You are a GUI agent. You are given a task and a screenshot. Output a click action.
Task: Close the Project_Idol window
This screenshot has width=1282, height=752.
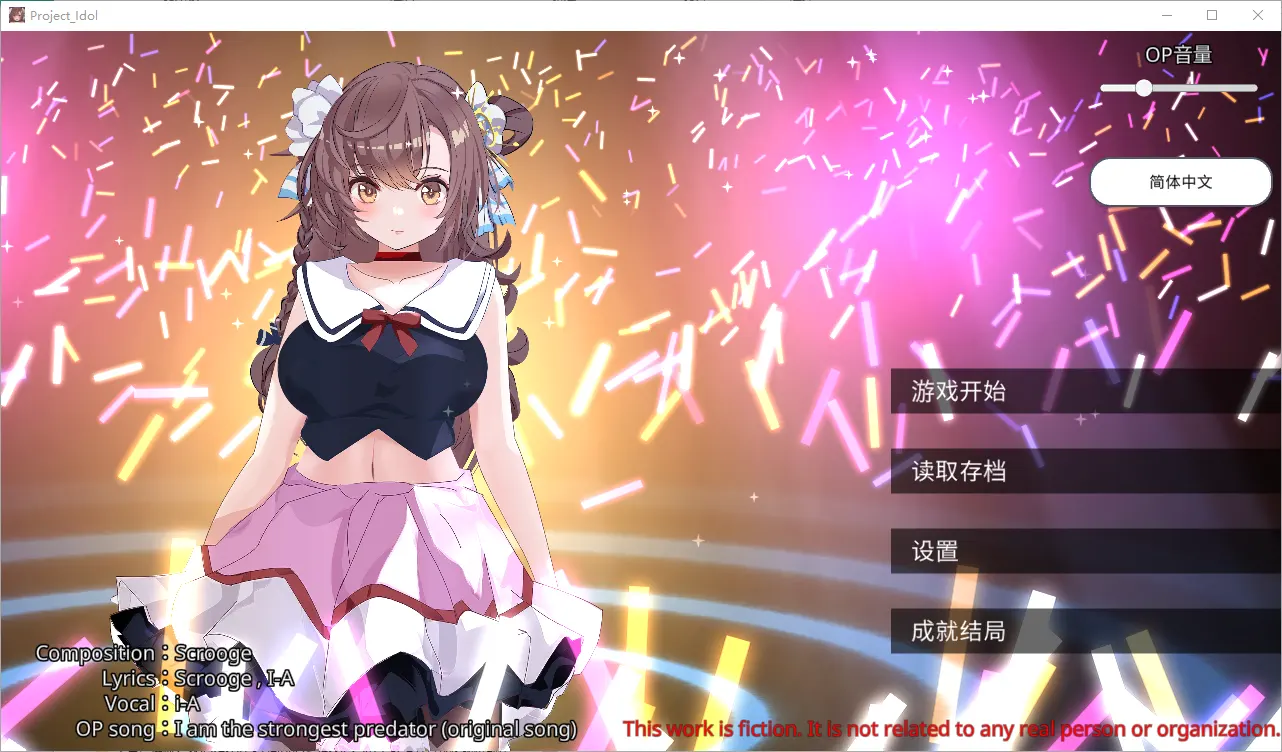1257,15
